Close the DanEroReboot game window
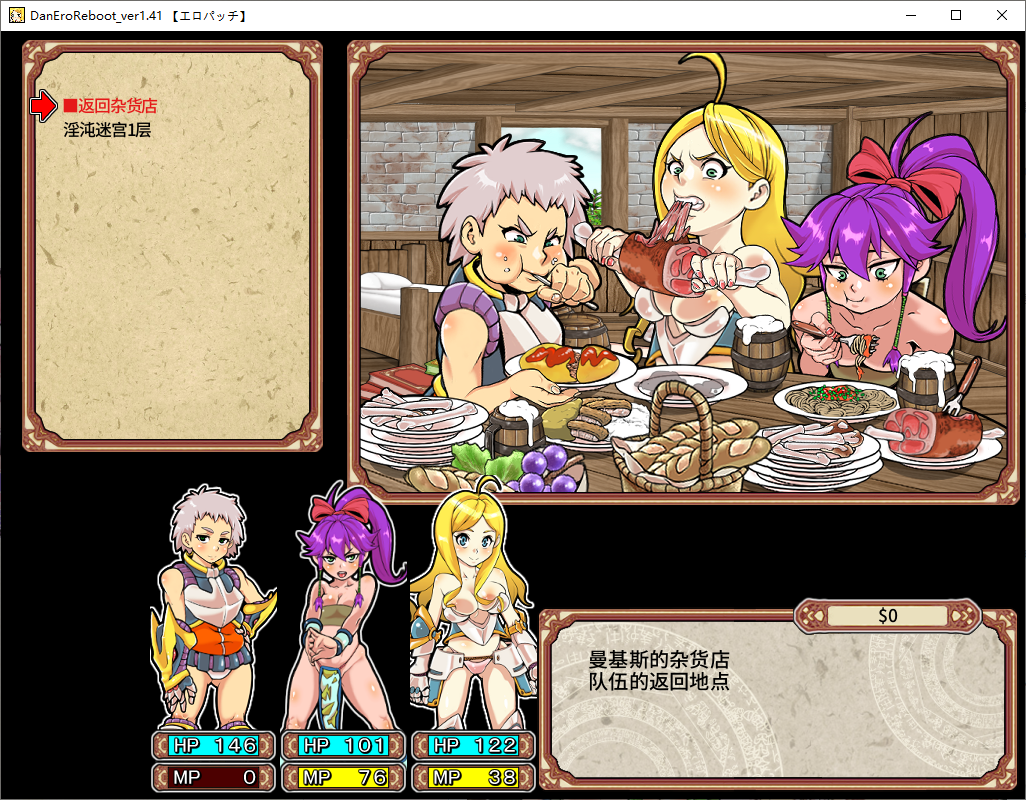The image size is (1026, 800). coord(1002,15)
